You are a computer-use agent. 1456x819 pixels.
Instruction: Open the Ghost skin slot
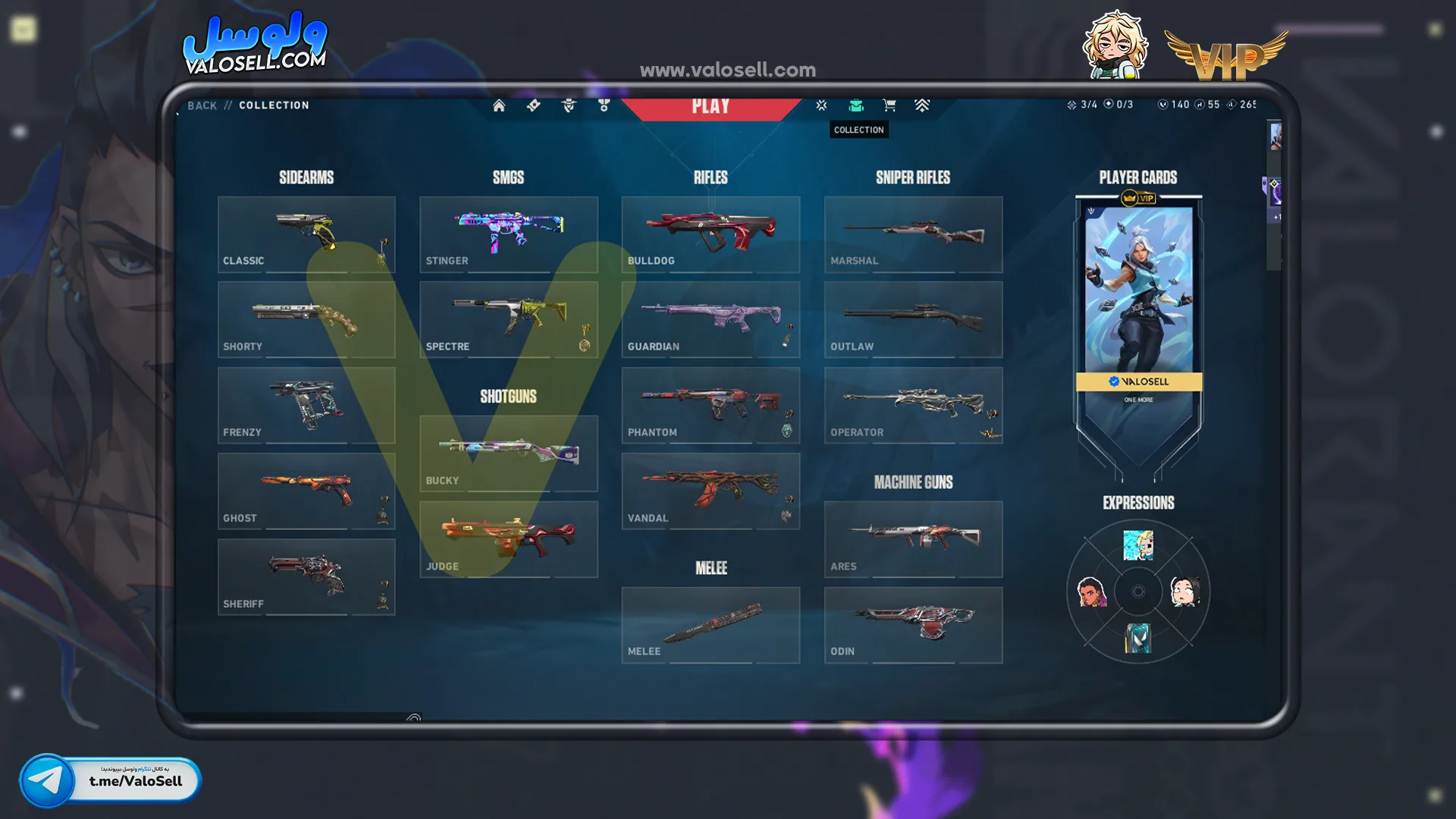(306, 491)
